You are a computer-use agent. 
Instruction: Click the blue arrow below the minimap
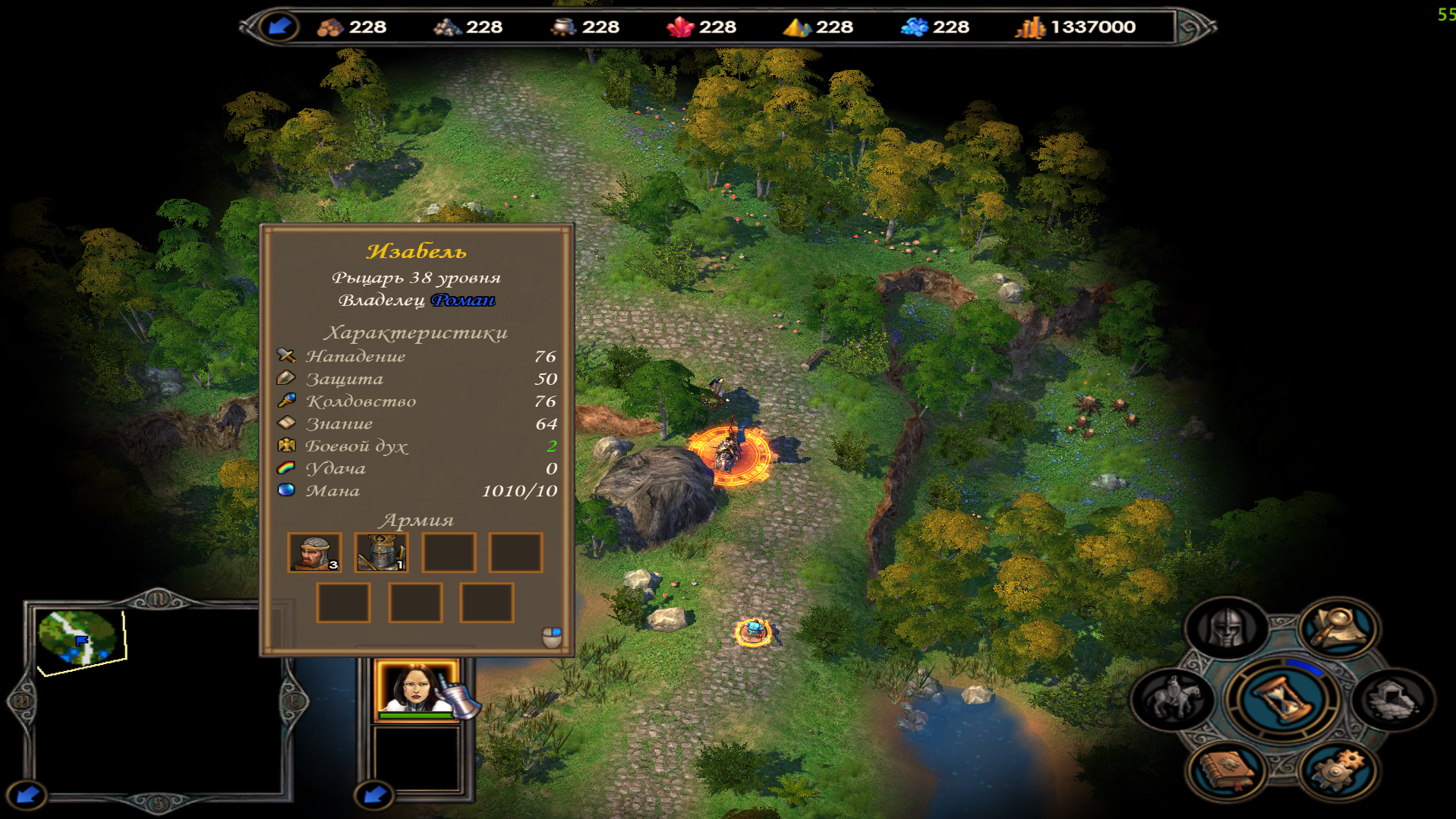(28, 795)
